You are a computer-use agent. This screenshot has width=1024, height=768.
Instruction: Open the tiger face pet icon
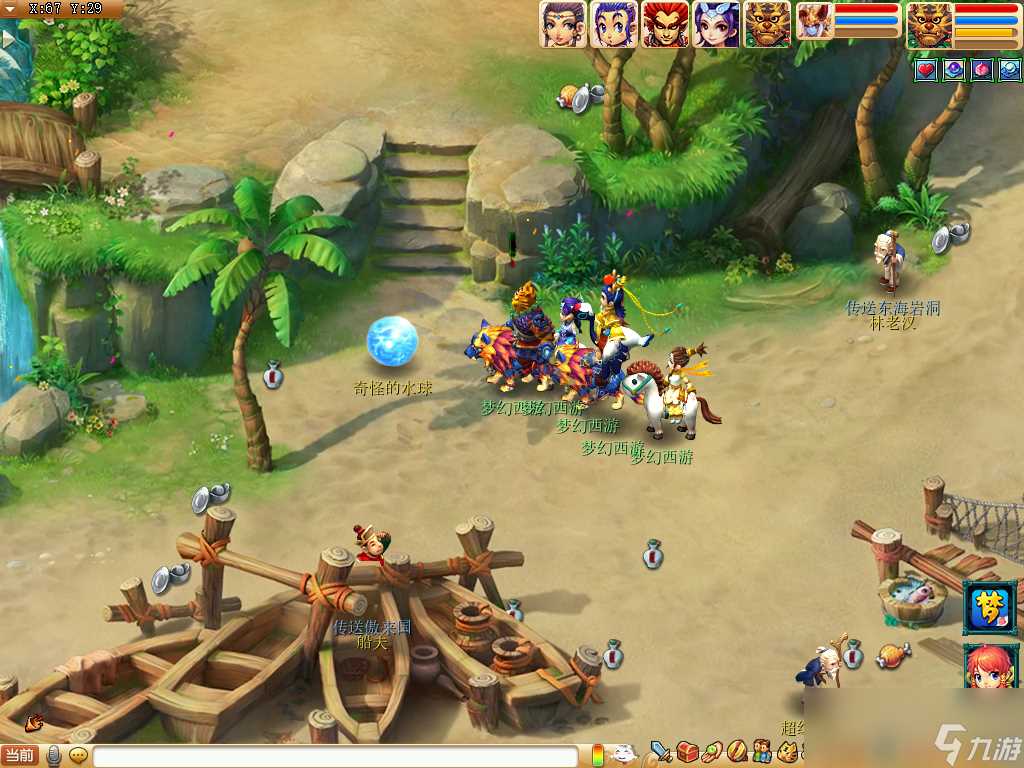788,750
